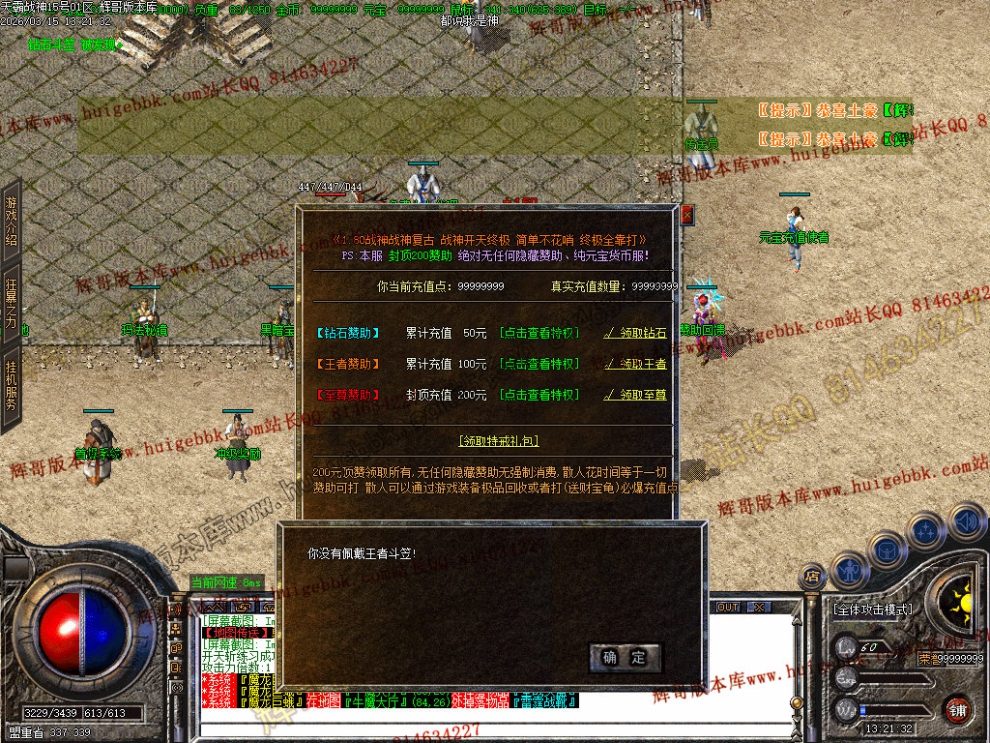Open the 店 shop round button
The height and width of the screenshot is (743, 990).
(x=812, y=576)
